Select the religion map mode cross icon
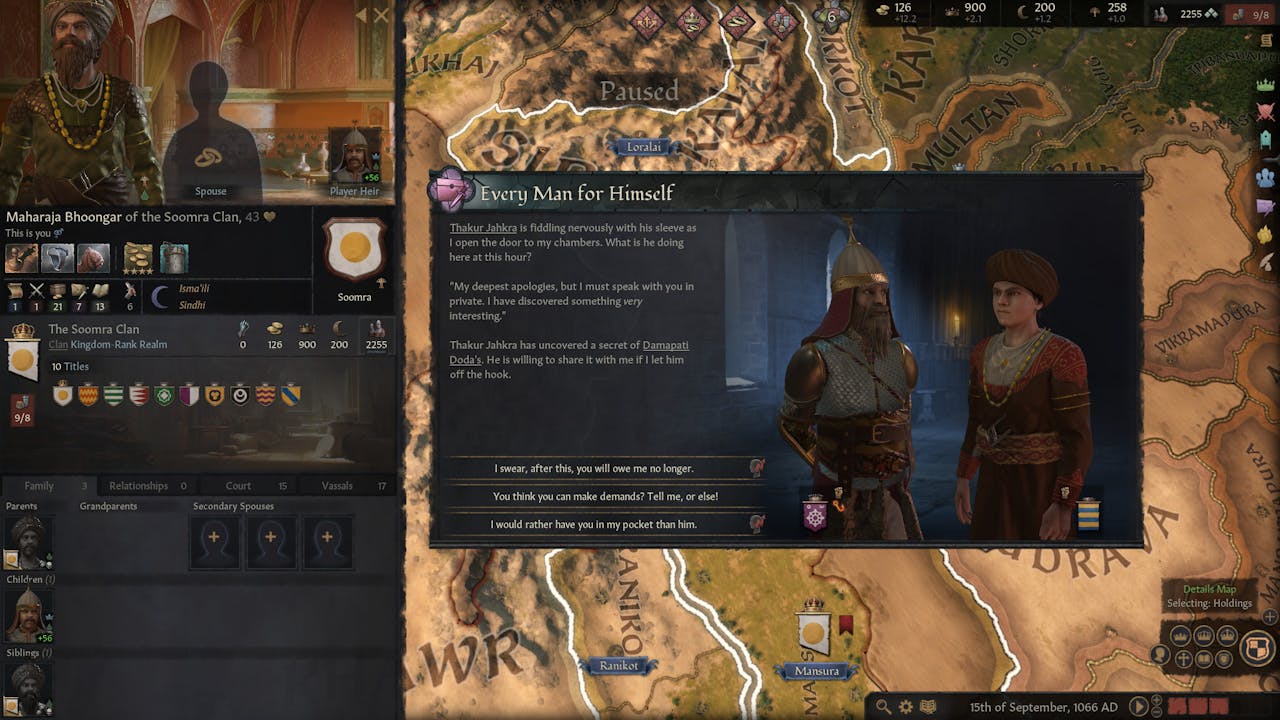 tap(1182, 658)
